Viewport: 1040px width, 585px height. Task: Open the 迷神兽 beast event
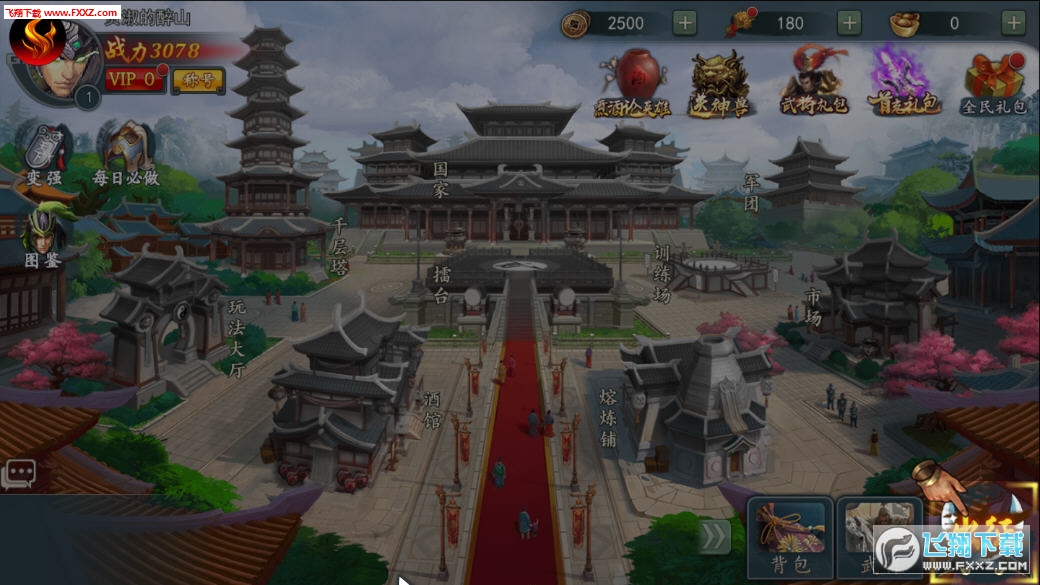click(720, 80)
